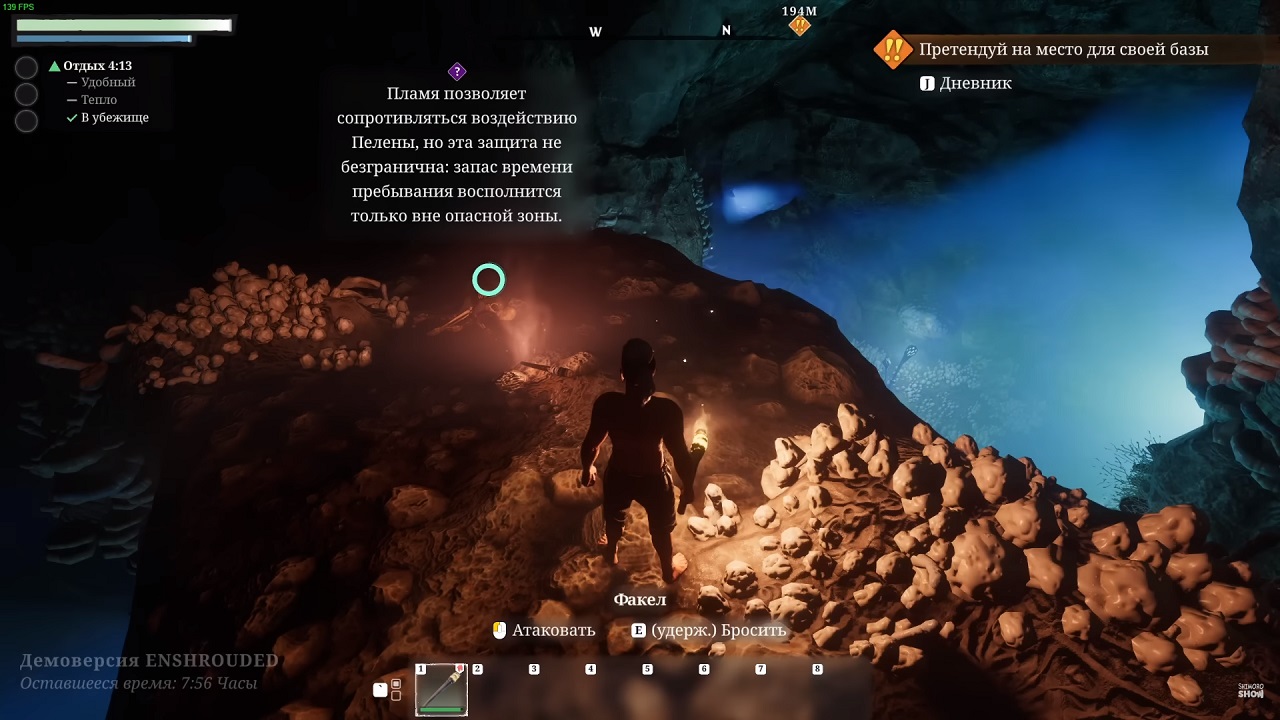Click the orange quest marker on the compass
1280x720 pixels.
click(799, 26)
